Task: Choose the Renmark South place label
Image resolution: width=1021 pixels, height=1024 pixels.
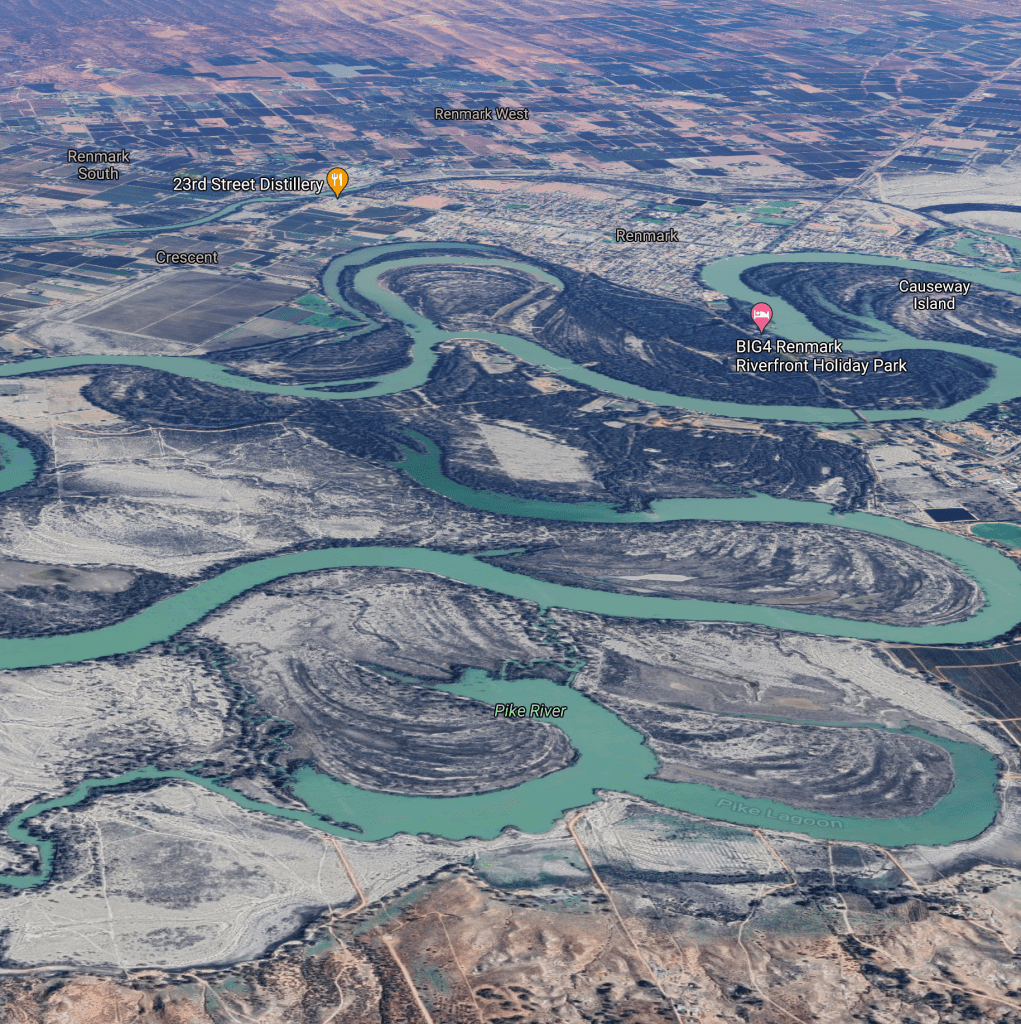Action: point(98,165)
